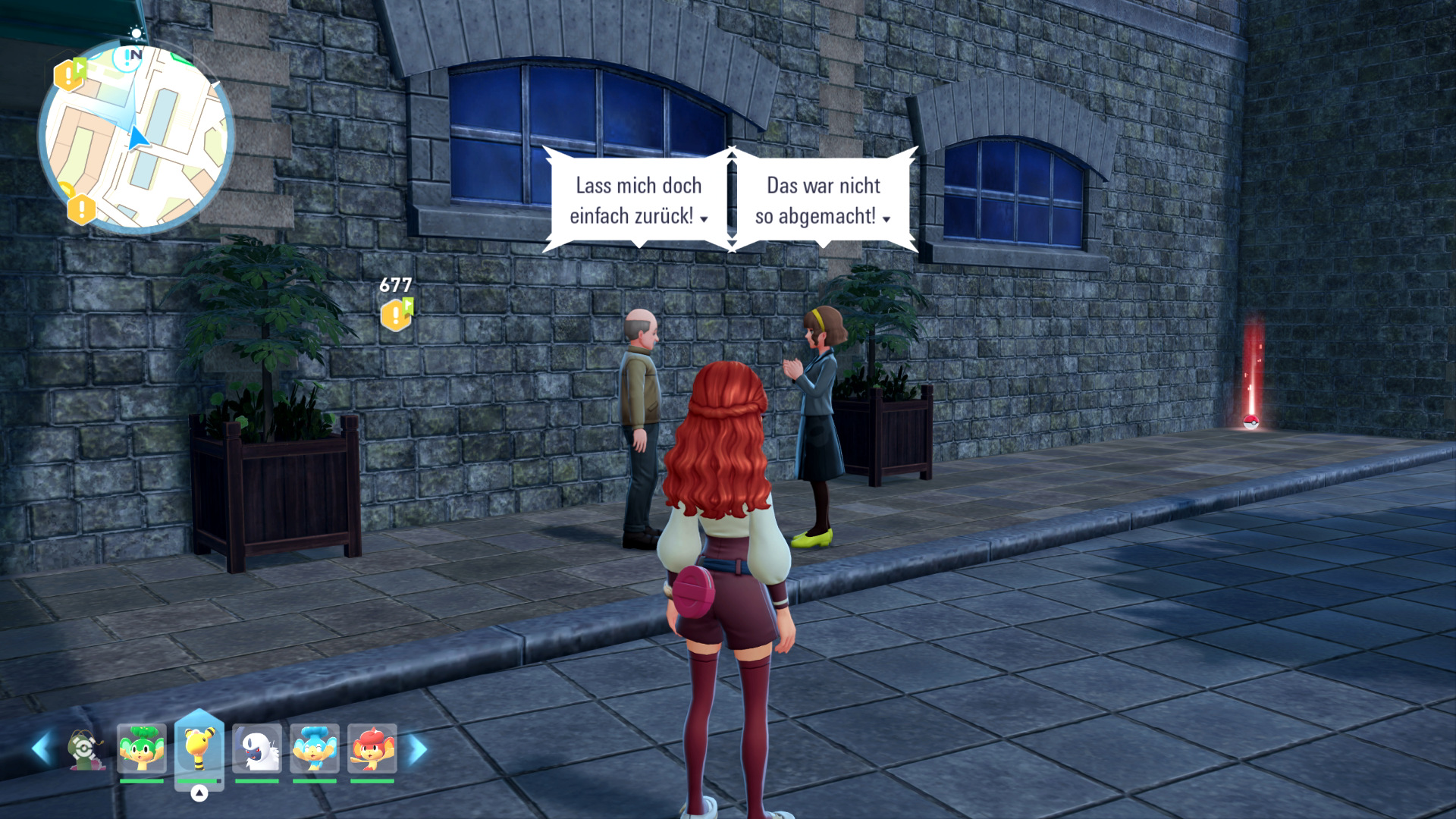
Task: Click the blue player arrow on minimap
Action: tap(137, 140)
